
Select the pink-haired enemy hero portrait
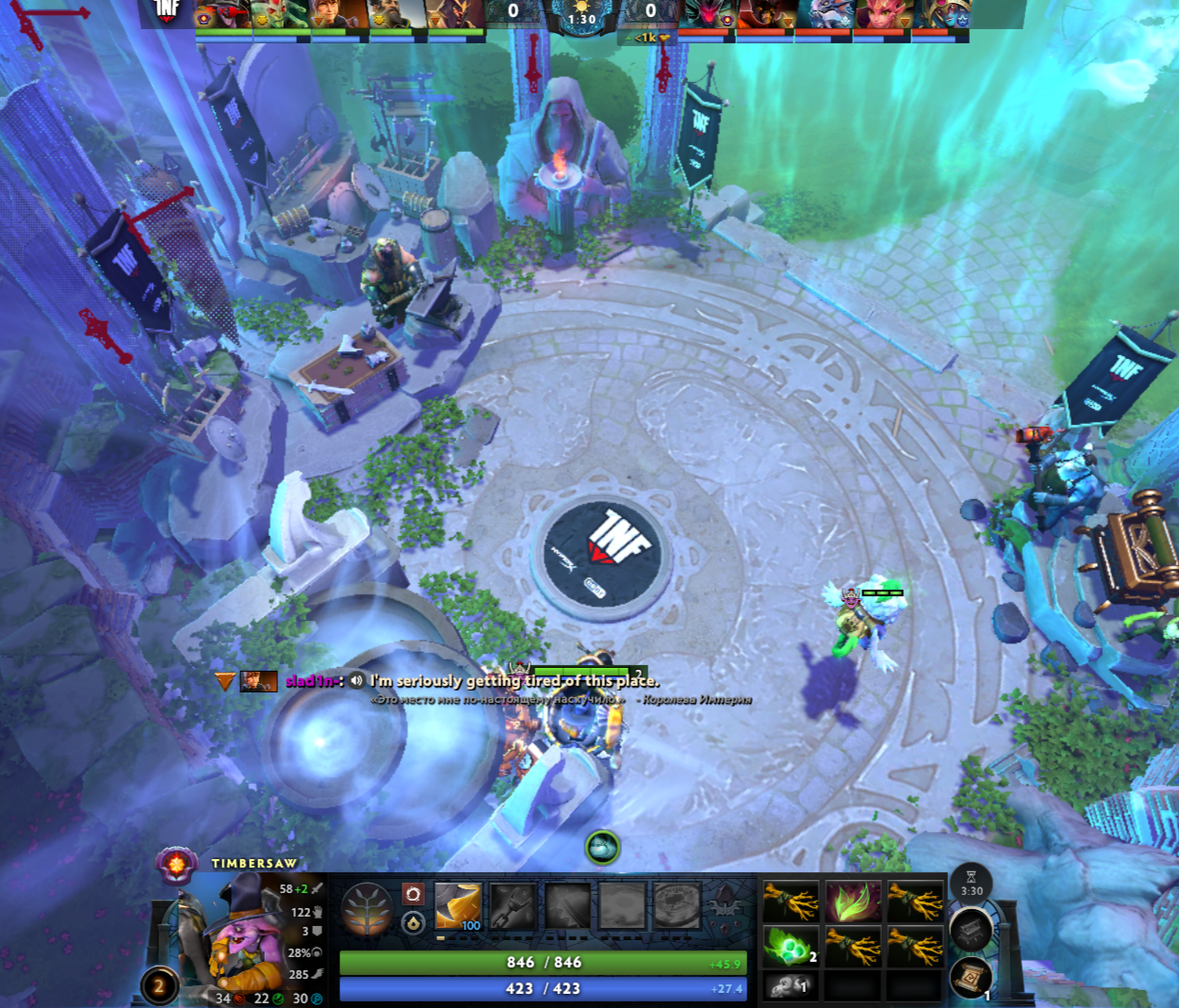click(880, 14)
